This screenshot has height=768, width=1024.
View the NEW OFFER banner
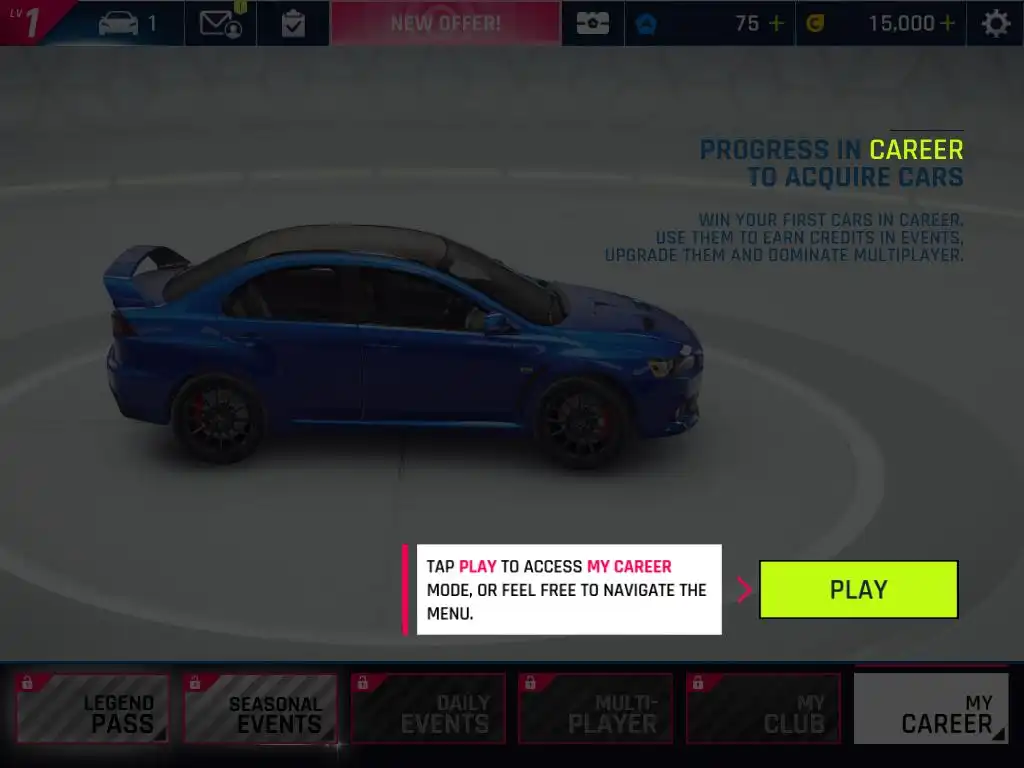tap(445, 23)
